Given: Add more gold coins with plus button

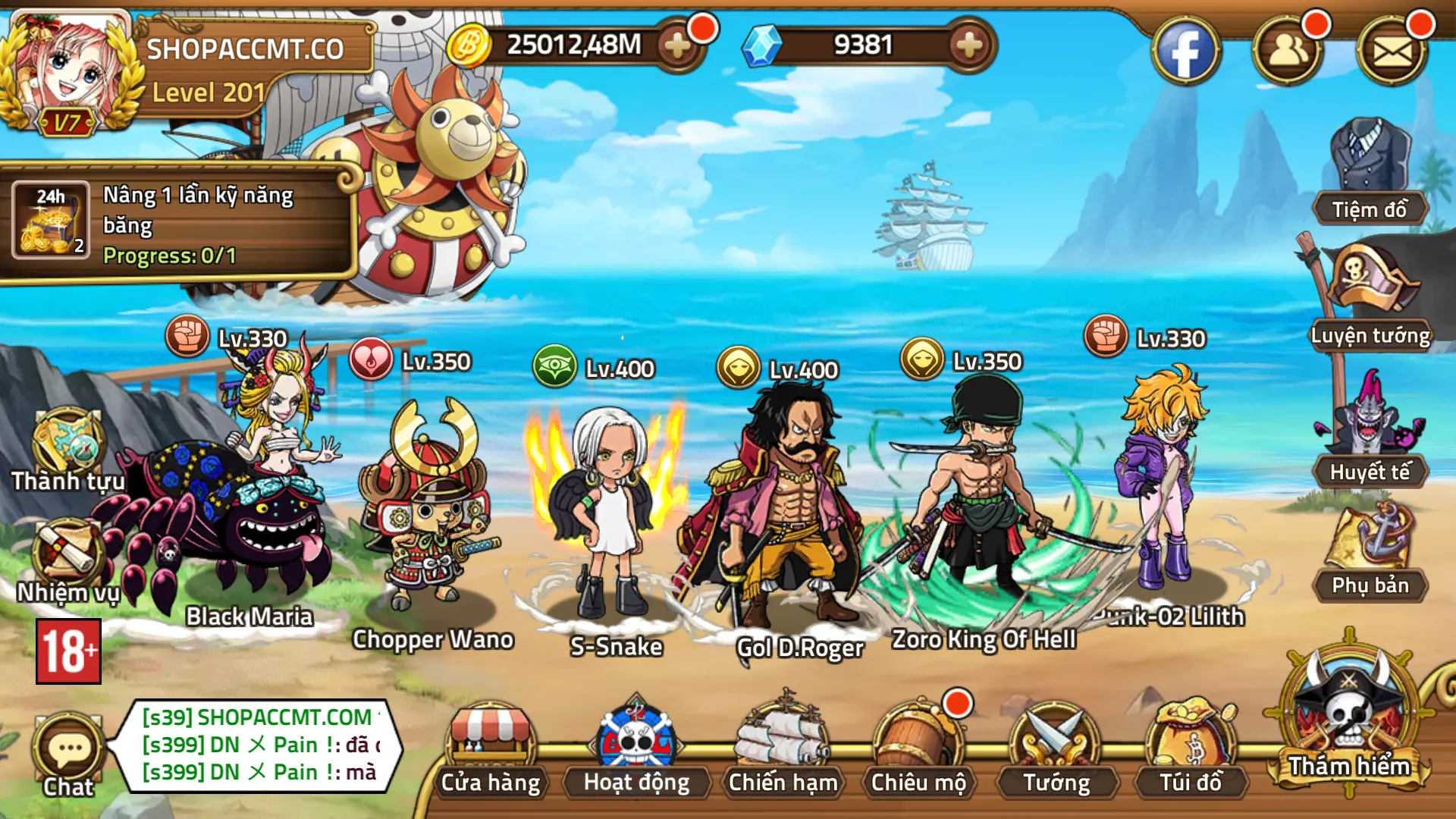Looking at the screenshot, I should pyautogui.click(x=677, y=45).
